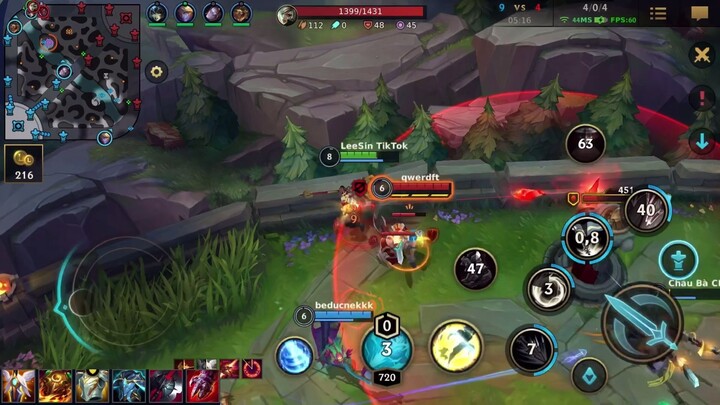Viewport: 720px width, 405px height.
Task: Open the shop via the gold coin button
Action: click(x=22, y=162)
